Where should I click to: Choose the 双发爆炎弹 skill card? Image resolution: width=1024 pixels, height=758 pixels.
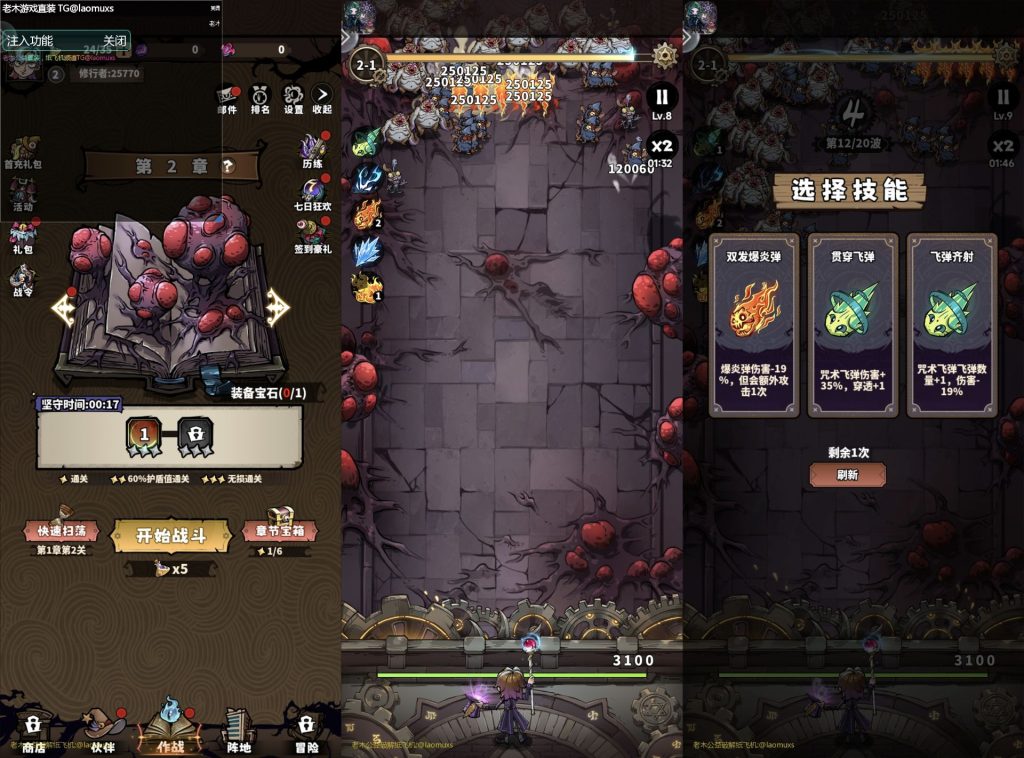click(x=754, y=325)
